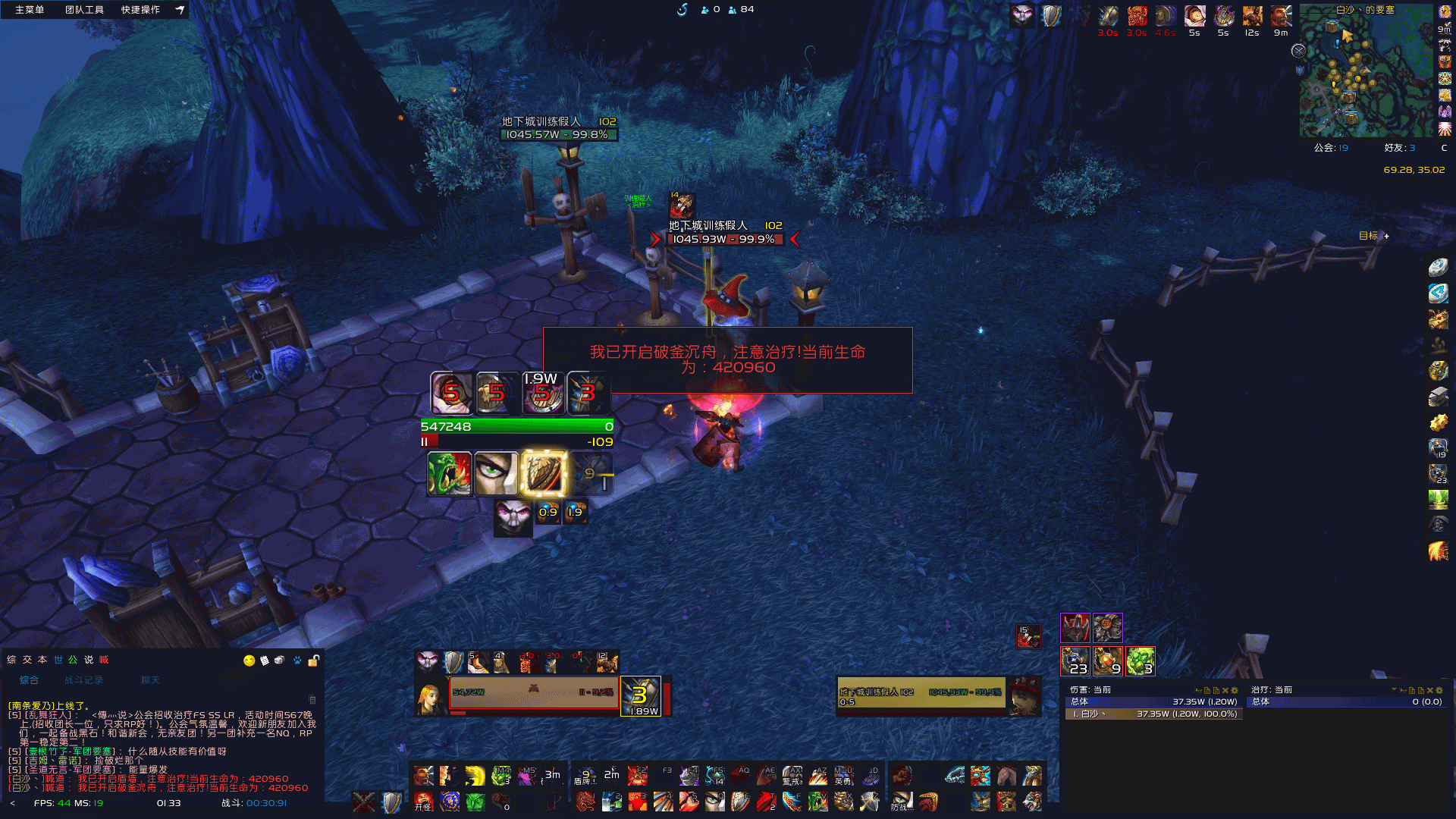The height and width of the screenshot is (819, 1456).
Task: Open the 好友 friends list
Action: [x=1399, y=148]
